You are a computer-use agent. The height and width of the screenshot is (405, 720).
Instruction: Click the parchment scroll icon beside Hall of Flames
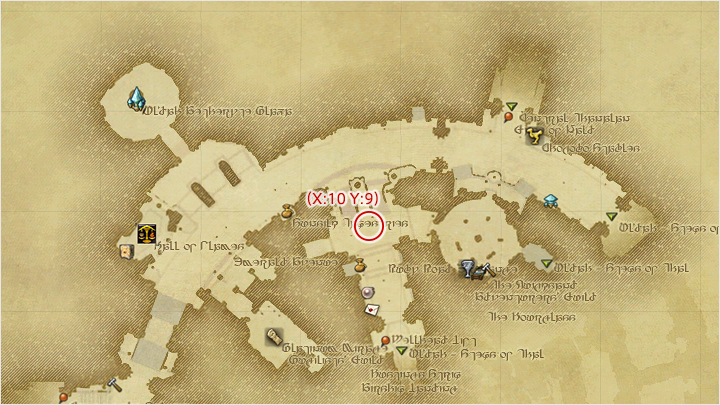[126, 251]
